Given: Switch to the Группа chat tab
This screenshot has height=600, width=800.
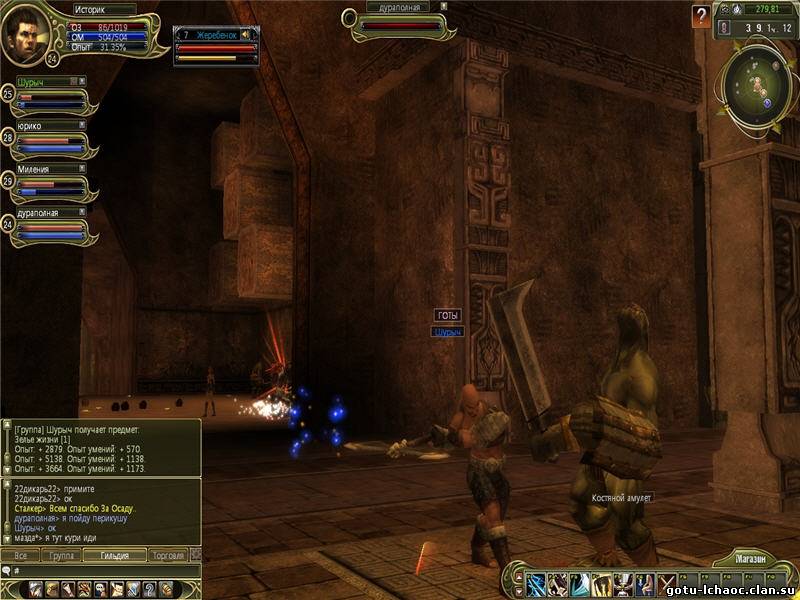Looking at the screenshot, I should [61, 555].
